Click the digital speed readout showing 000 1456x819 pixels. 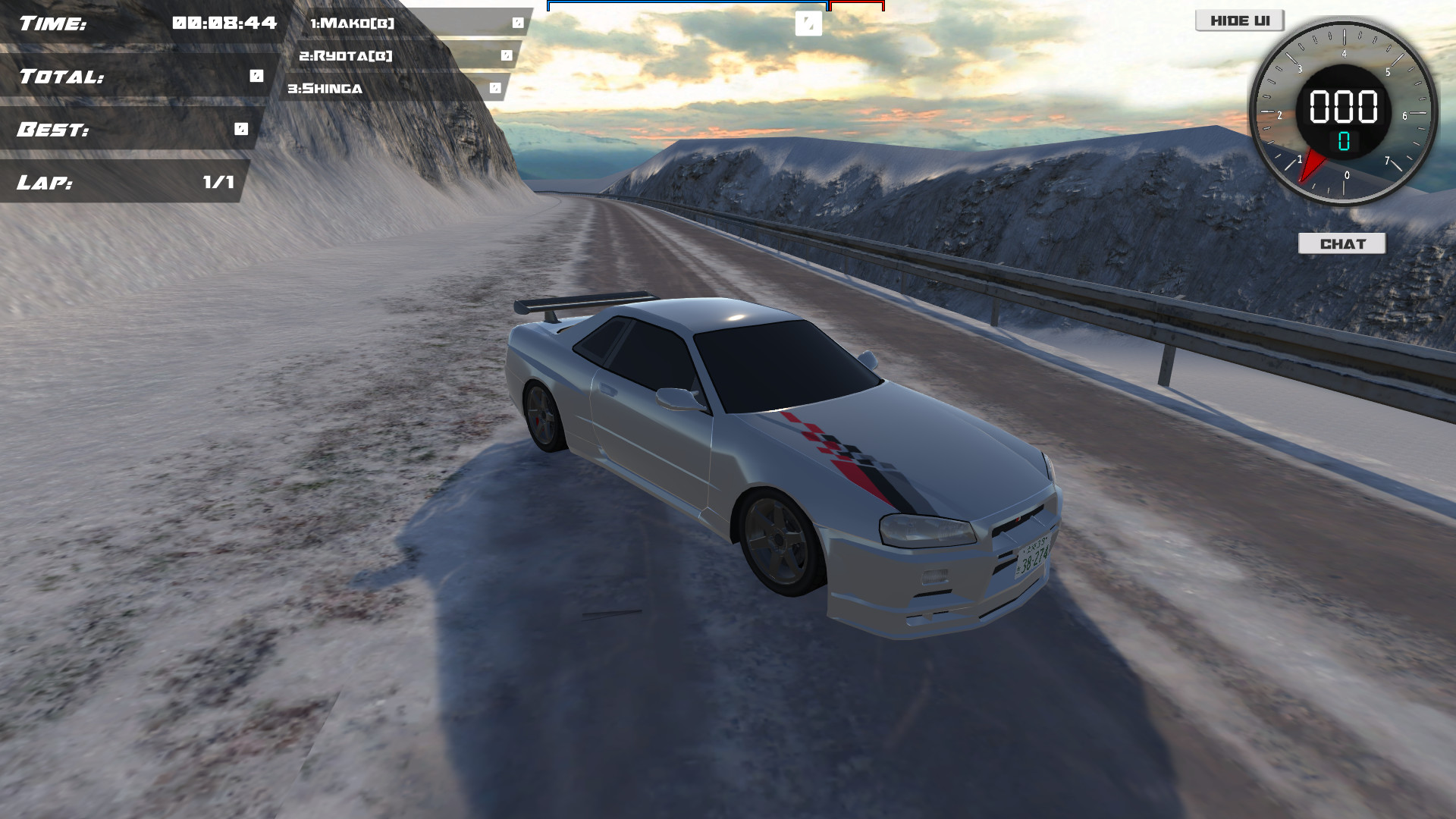click(x=1342, y=107)
